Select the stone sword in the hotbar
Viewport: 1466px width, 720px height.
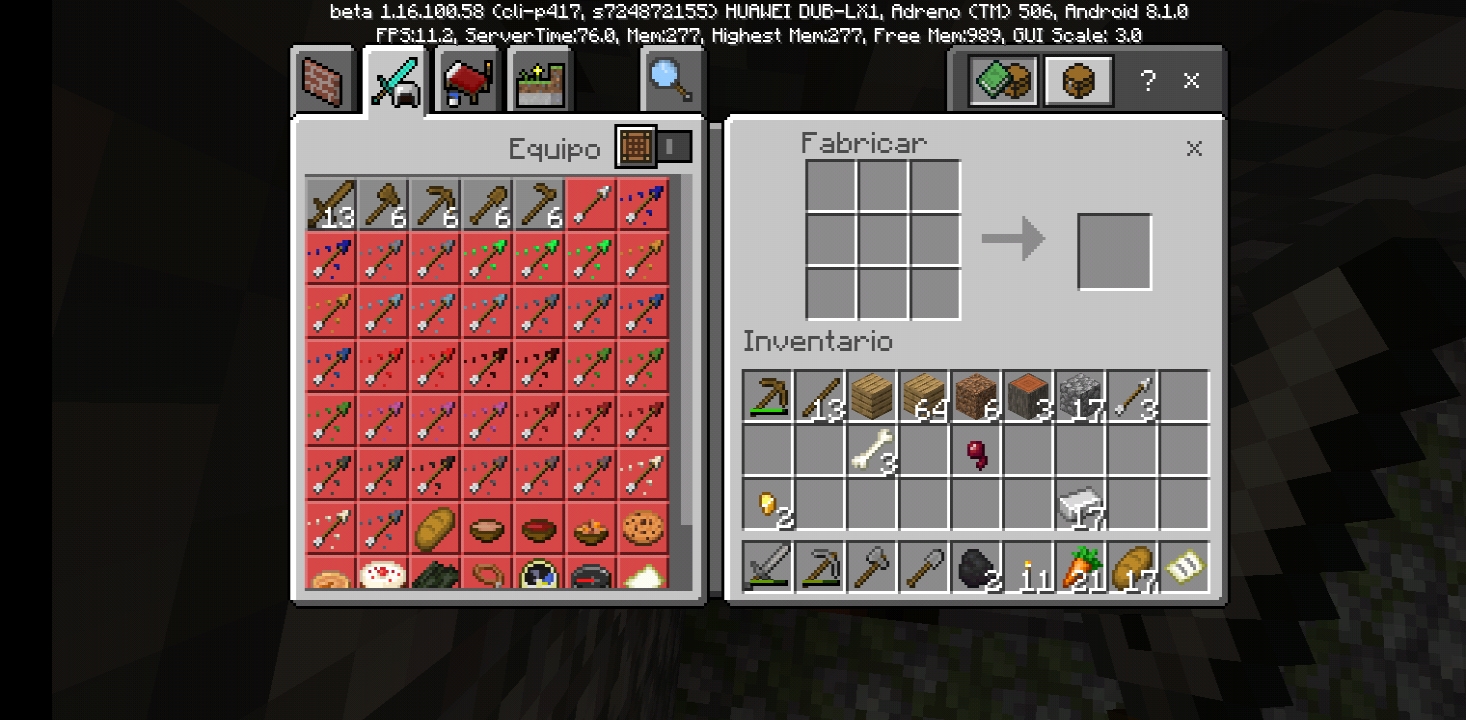tap(767, 567)
